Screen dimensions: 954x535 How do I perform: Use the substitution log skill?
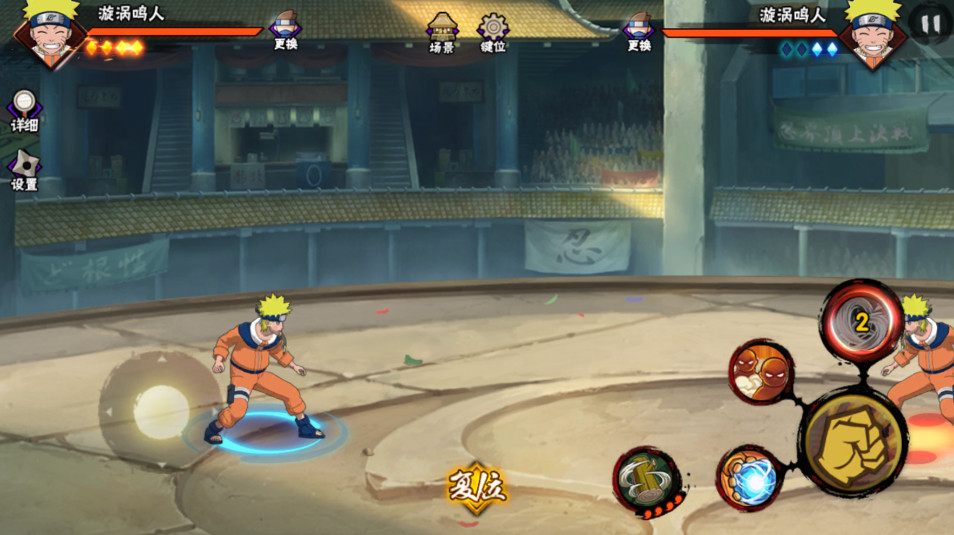[645, 478]
